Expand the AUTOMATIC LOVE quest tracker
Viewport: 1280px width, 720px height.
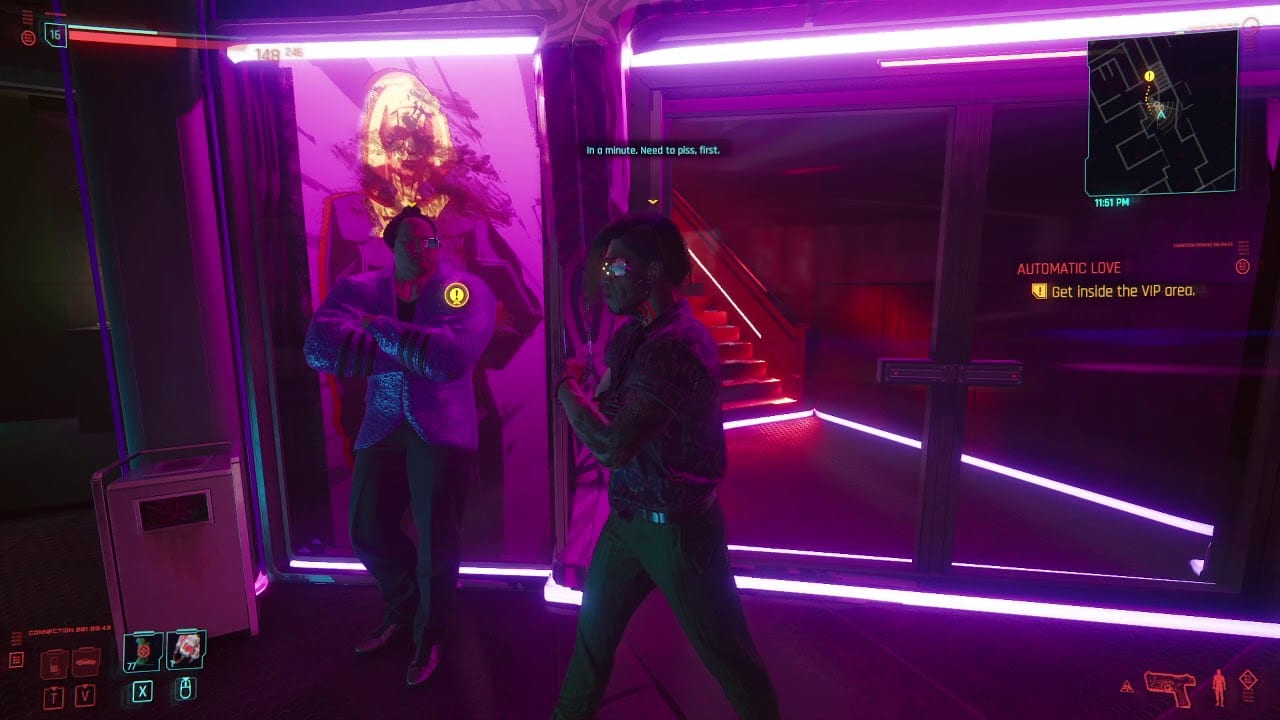[x=1068, y=267]
